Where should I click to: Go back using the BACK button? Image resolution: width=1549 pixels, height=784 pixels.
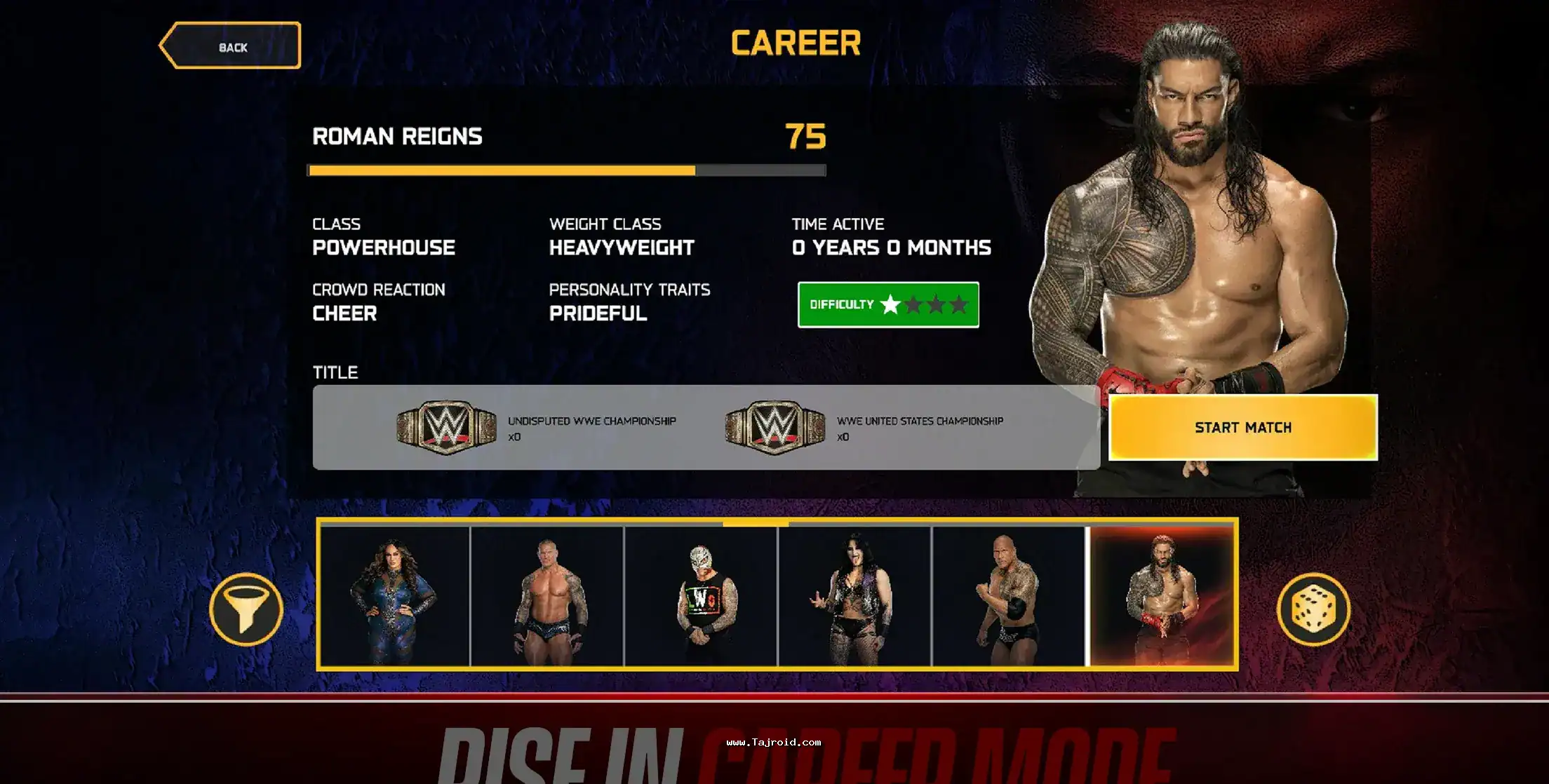coord(231,46)
